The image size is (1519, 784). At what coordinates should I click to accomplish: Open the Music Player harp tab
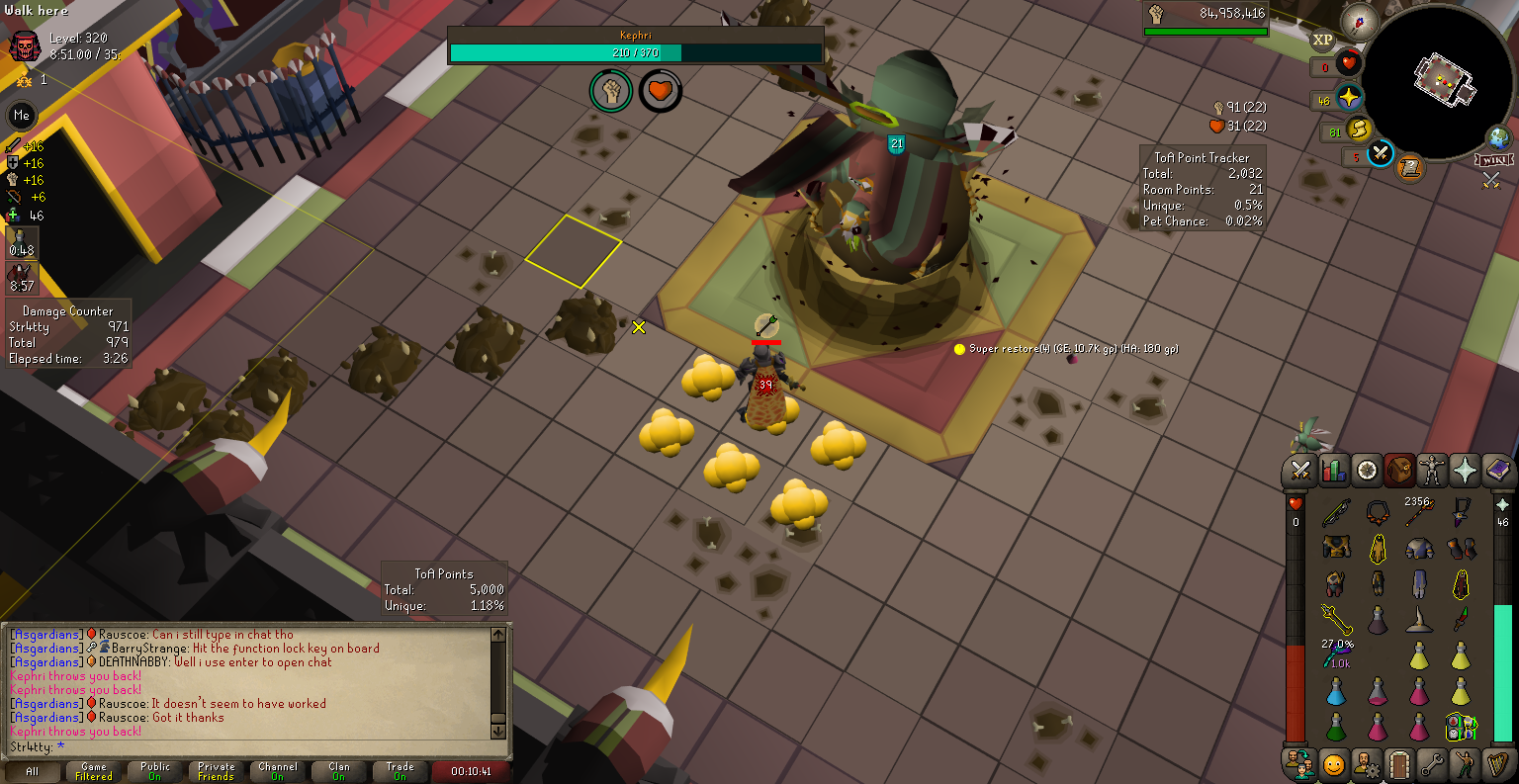point(1497,764)
